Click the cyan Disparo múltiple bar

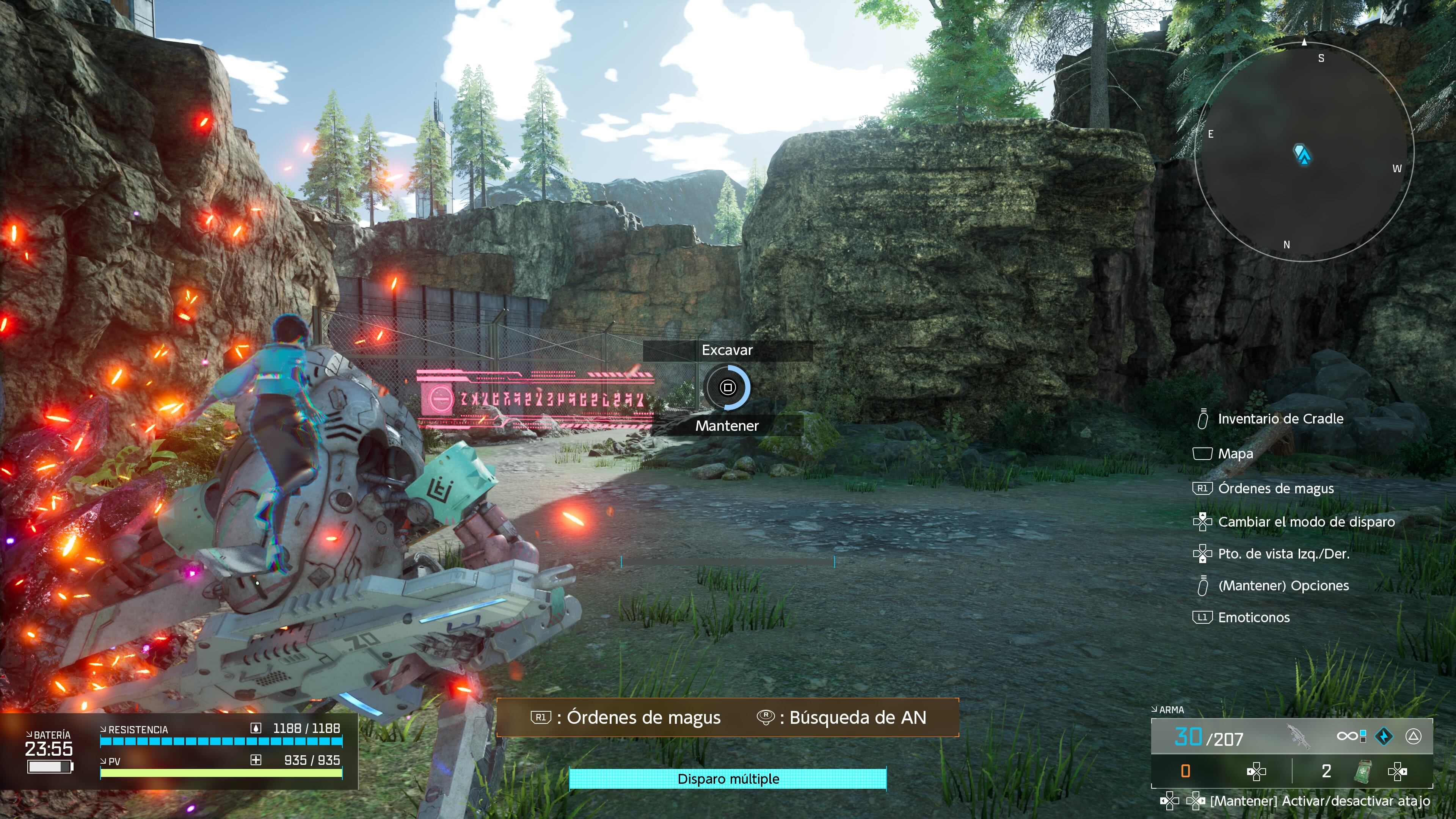pos(728,779)
